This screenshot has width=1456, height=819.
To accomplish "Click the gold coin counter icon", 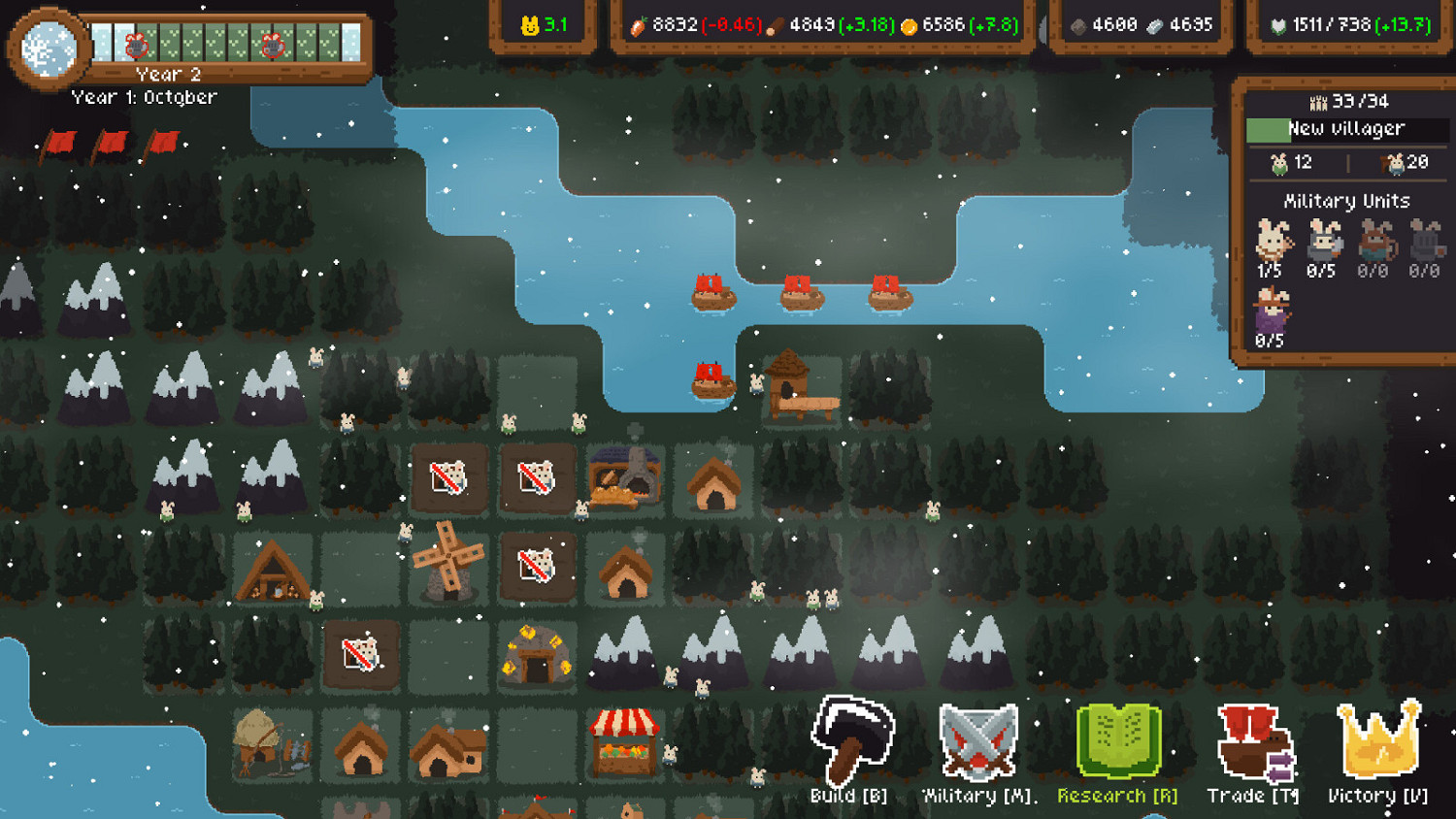I will pyautogui.click(x=910, y=26).
